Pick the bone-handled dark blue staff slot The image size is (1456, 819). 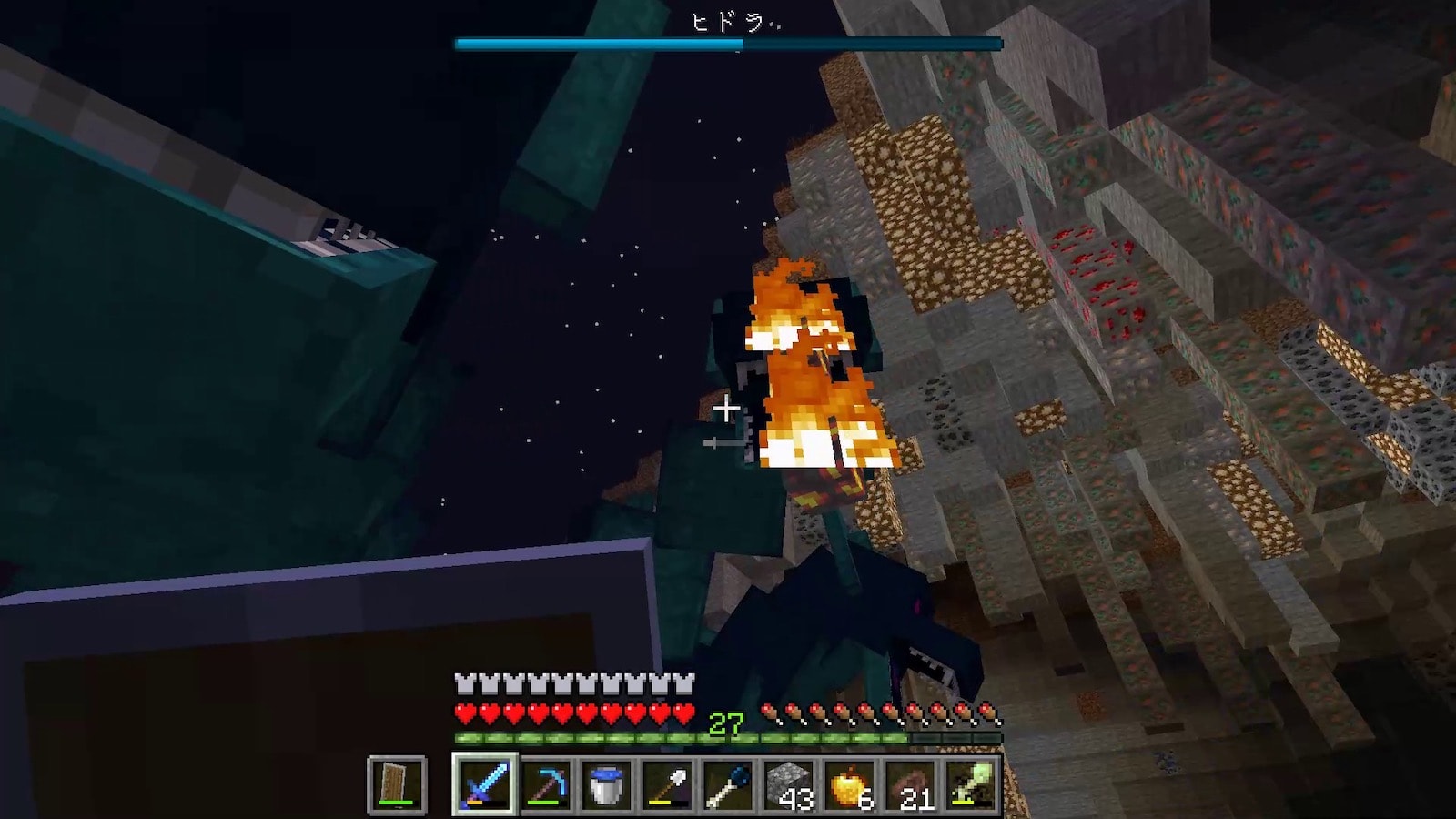728,784
